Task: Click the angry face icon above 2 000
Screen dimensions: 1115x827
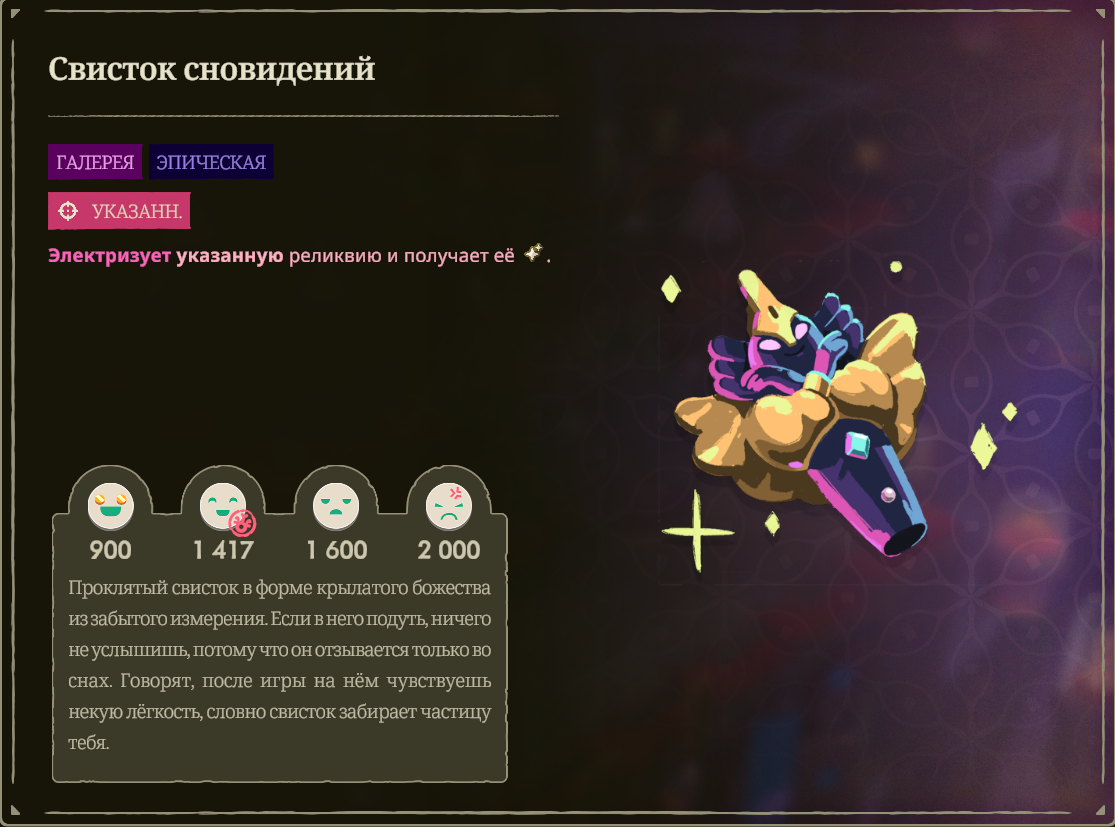Action: [449, 507]
